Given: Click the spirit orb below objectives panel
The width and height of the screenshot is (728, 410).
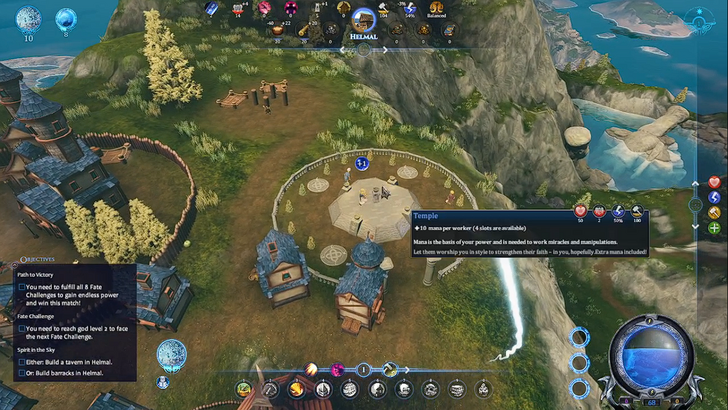Looking at the screenshot, I should (171, 353).
